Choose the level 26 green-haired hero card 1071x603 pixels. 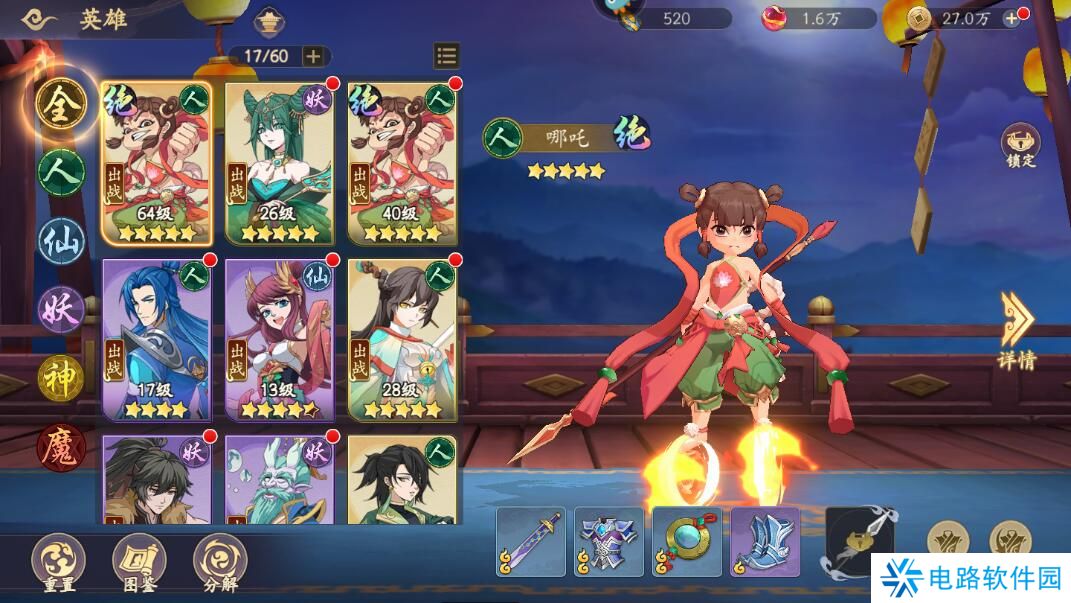279,162
